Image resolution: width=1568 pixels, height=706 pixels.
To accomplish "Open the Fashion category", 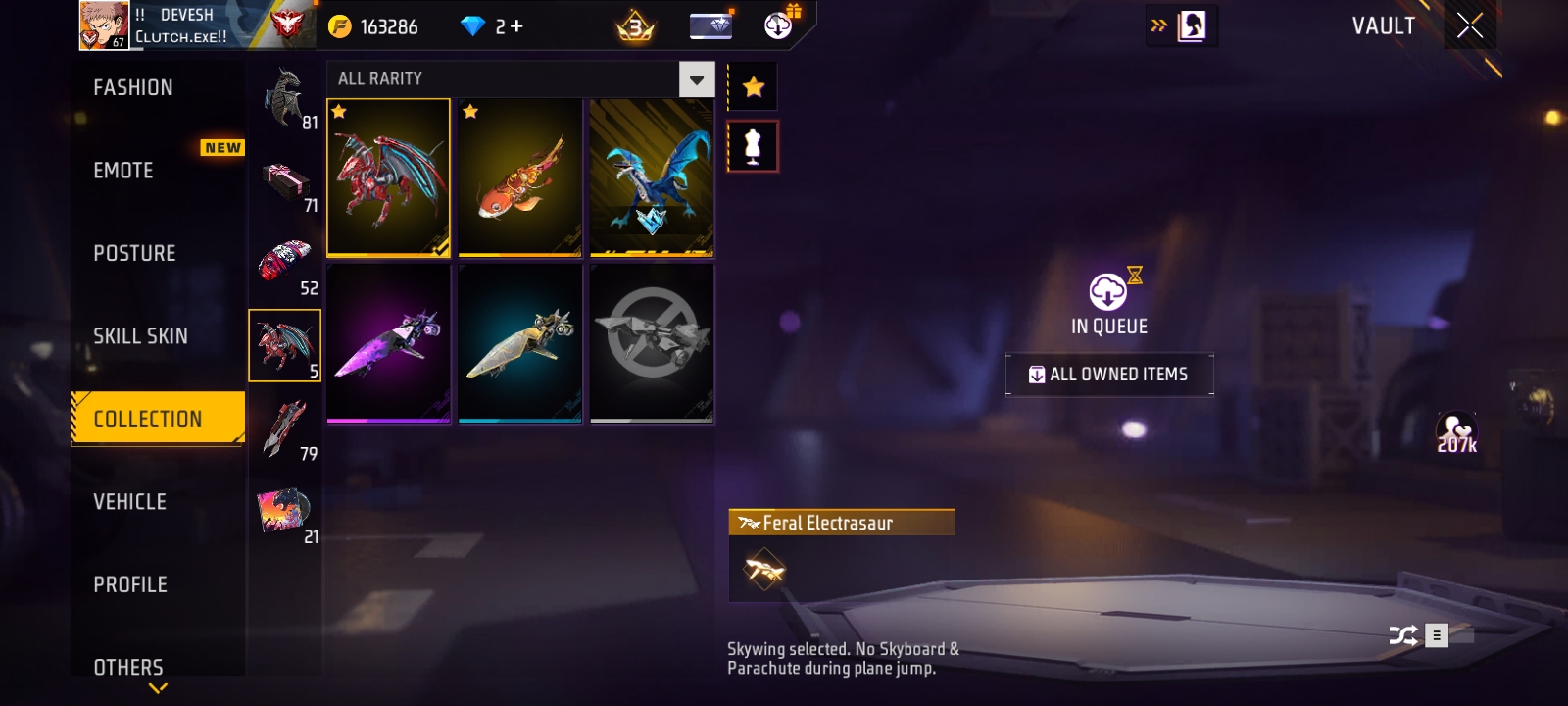I will pyautogui.click(x=133, y=88).
